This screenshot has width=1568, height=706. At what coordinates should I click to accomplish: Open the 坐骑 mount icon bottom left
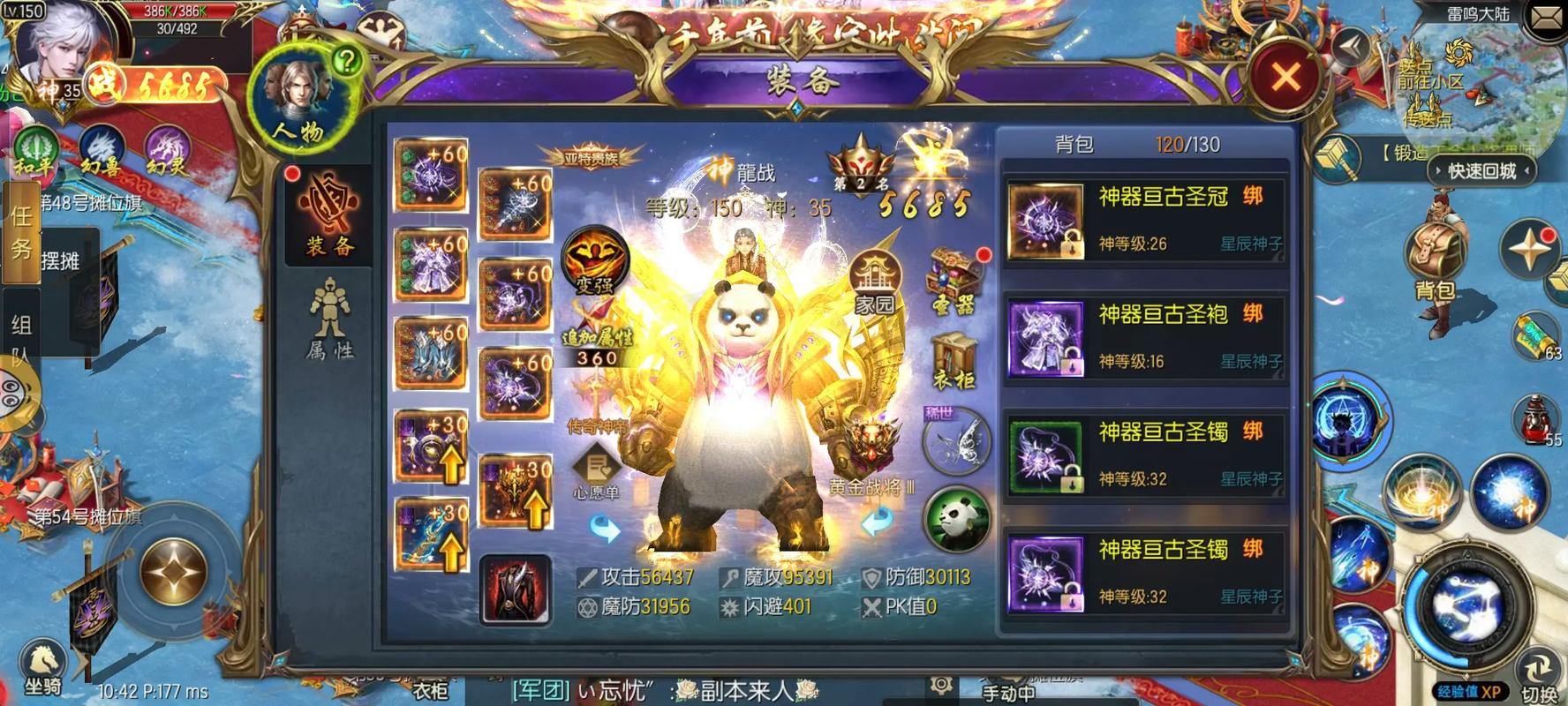[42, 659]
